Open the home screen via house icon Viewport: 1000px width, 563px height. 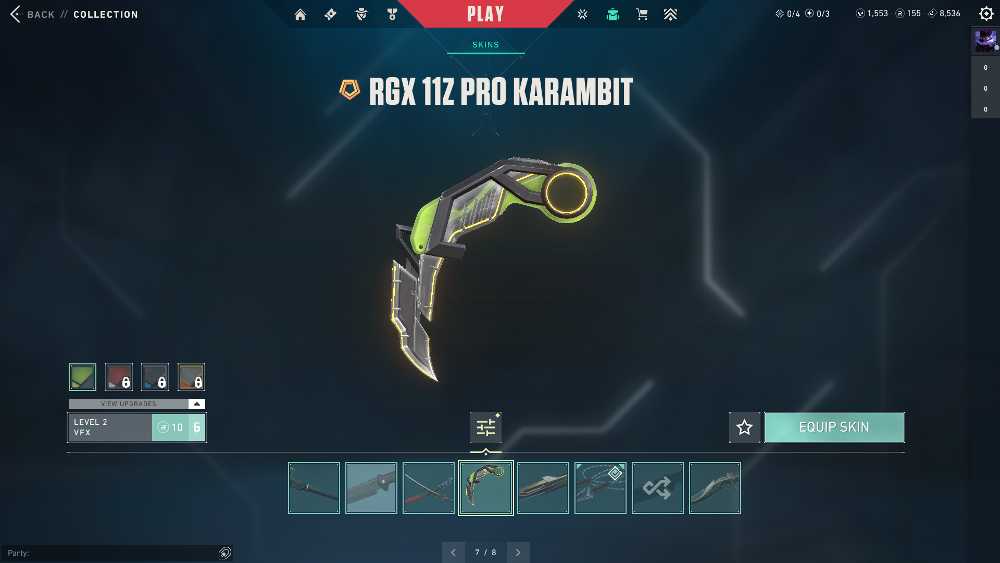pyautogui.click(x=300, y=14)
